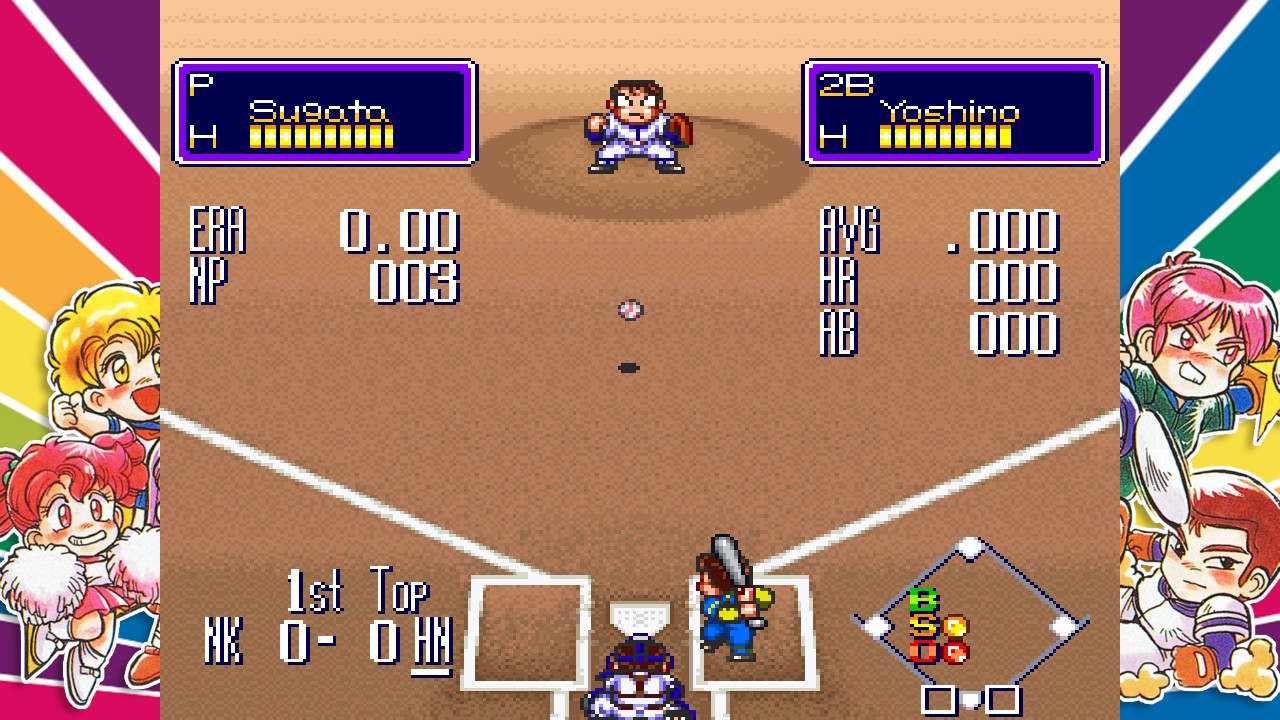Click the red O out indicator

click(x=922, y=652)
